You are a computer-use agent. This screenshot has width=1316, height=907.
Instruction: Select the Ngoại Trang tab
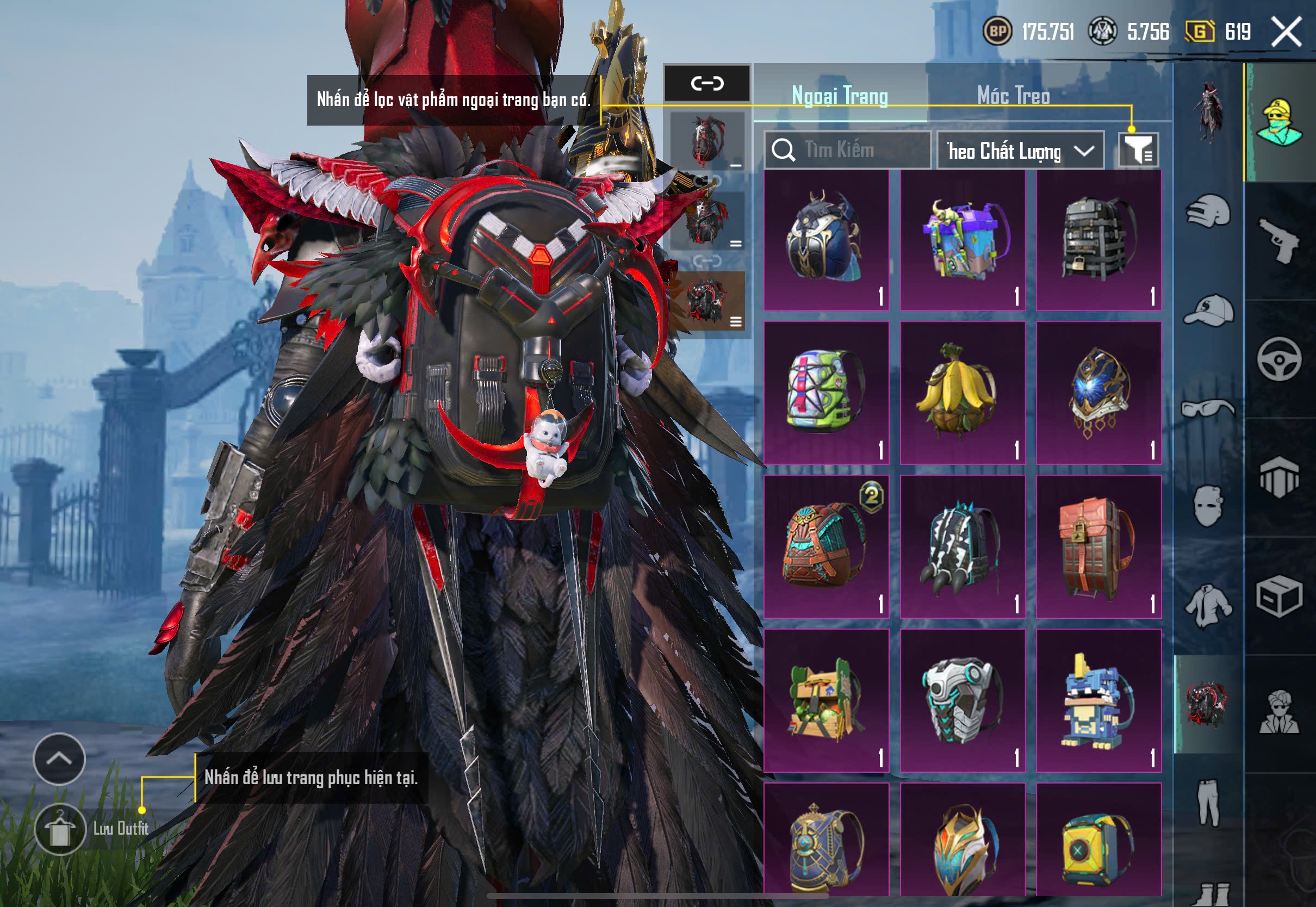840,96
